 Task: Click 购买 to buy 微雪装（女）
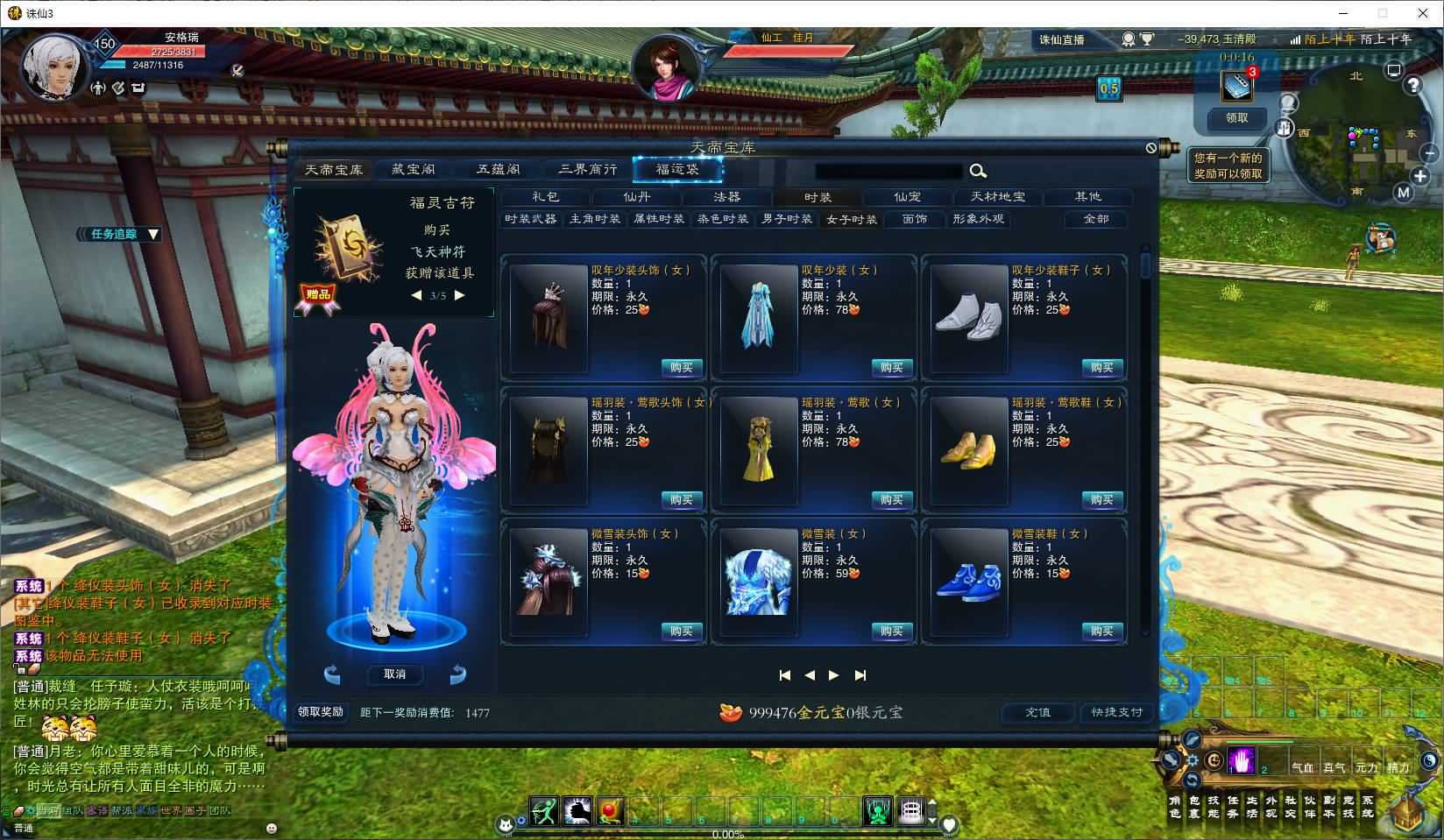pyautogui.click(x=892, y=632)
